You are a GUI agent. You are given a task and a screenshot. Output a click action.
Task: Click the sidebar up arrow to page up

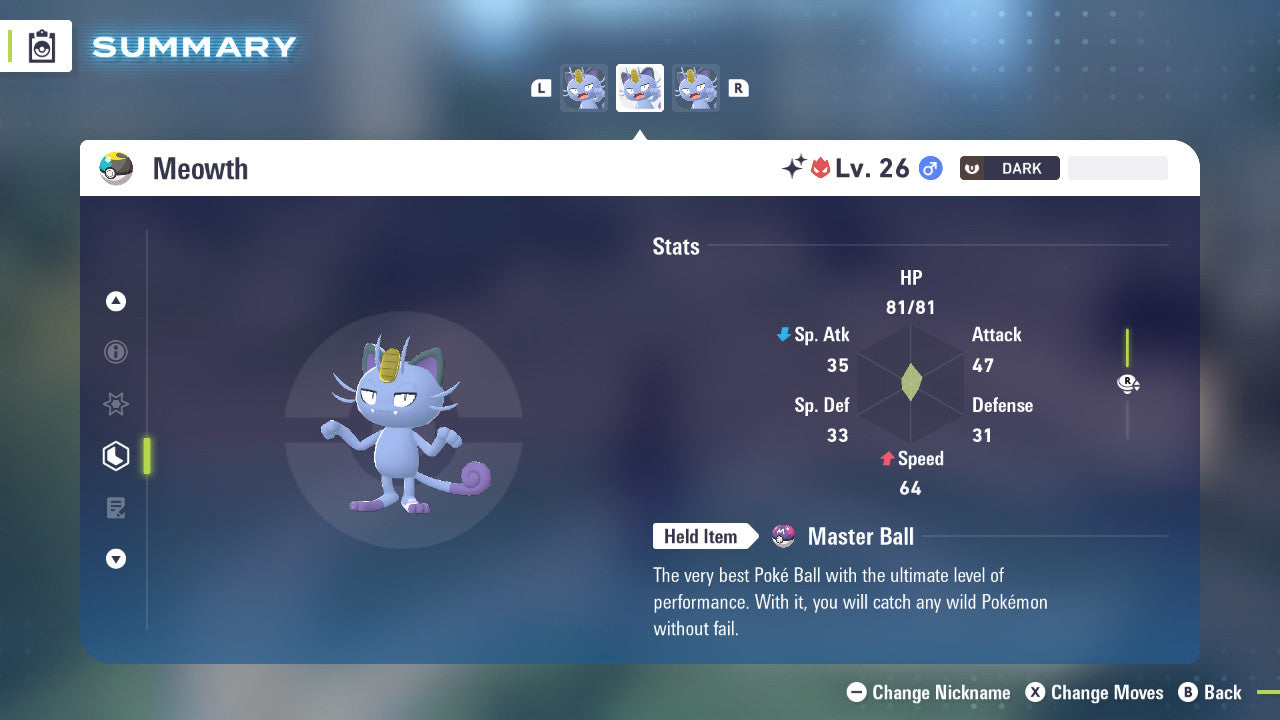[x=116, y=301]
